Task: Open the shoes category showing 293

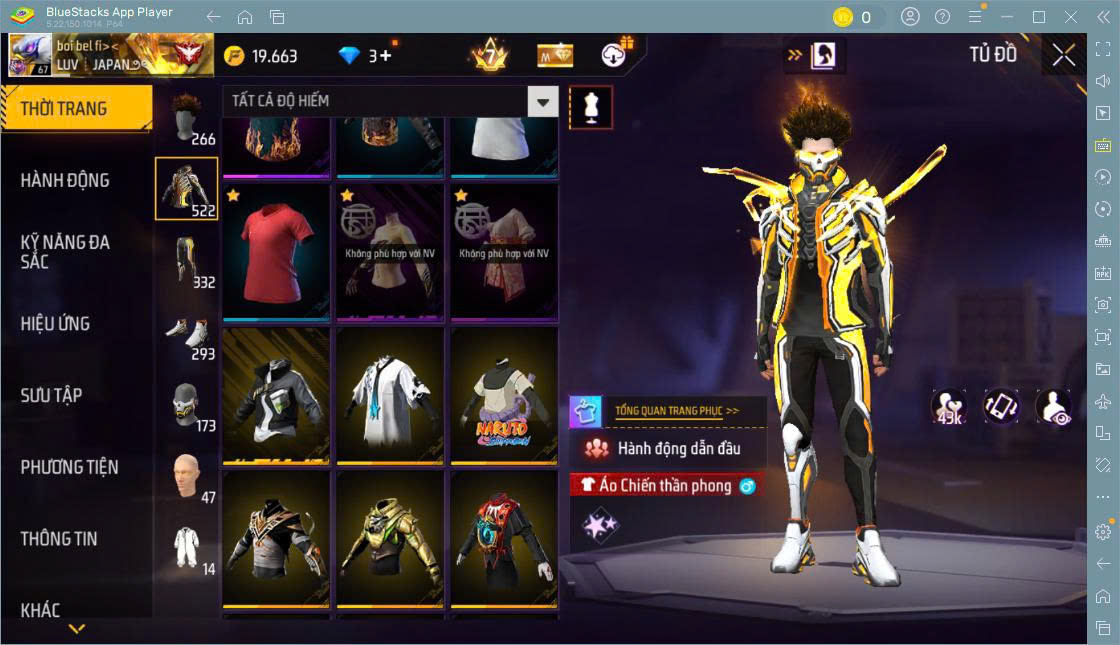Action: (x=187, y=334)
